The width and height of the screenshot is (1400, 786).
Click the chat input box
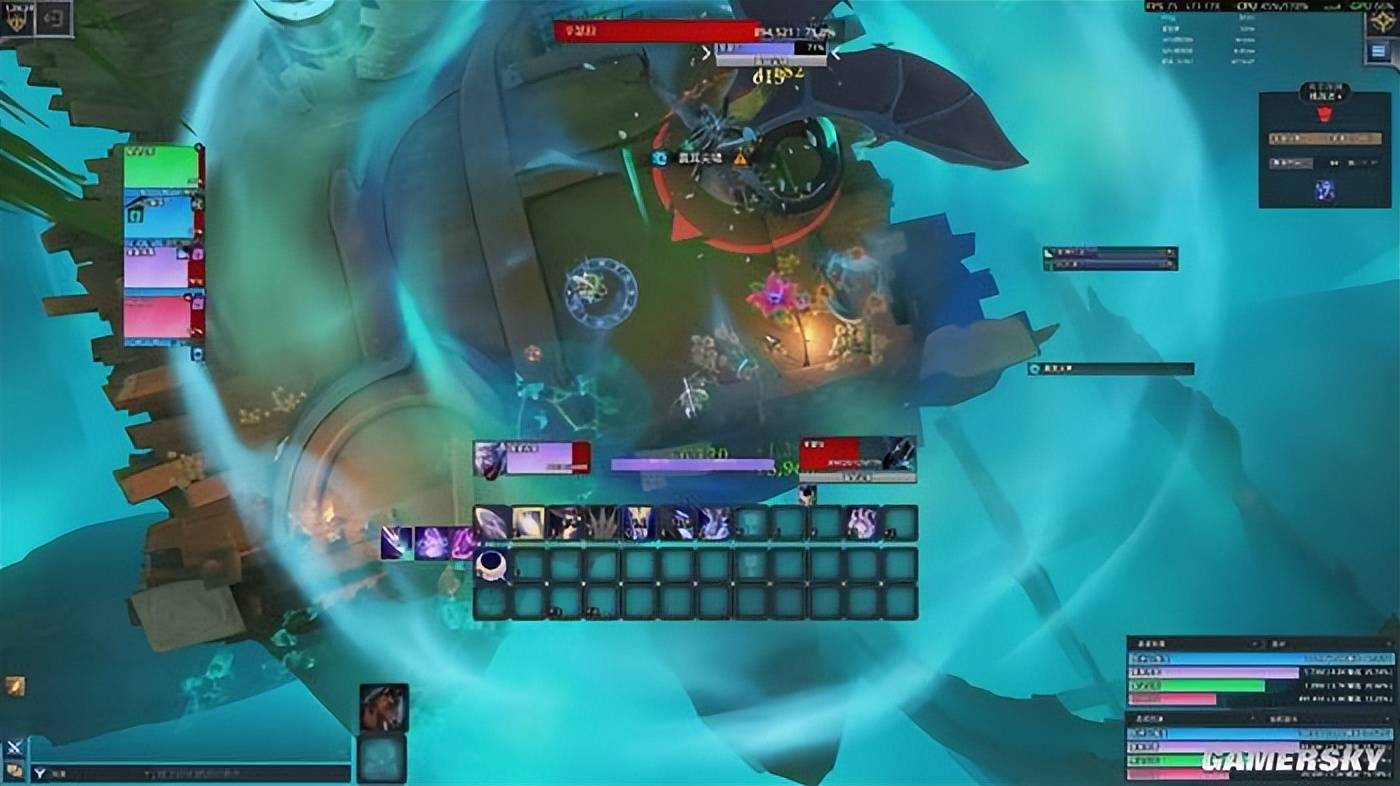click(x=190, y=773)
